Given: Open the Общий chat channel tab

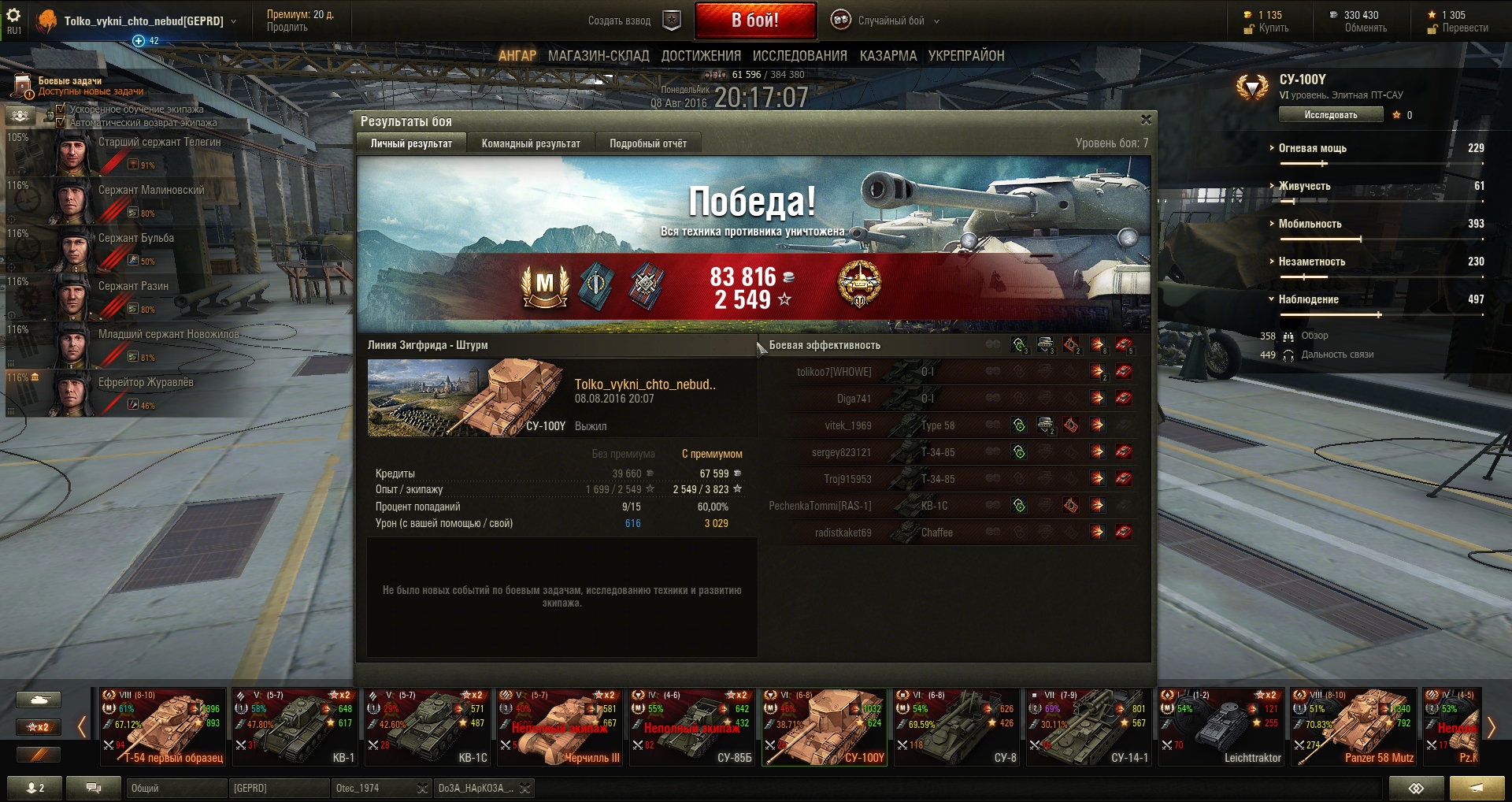Looking at the screenshot, I should point(175,788).
